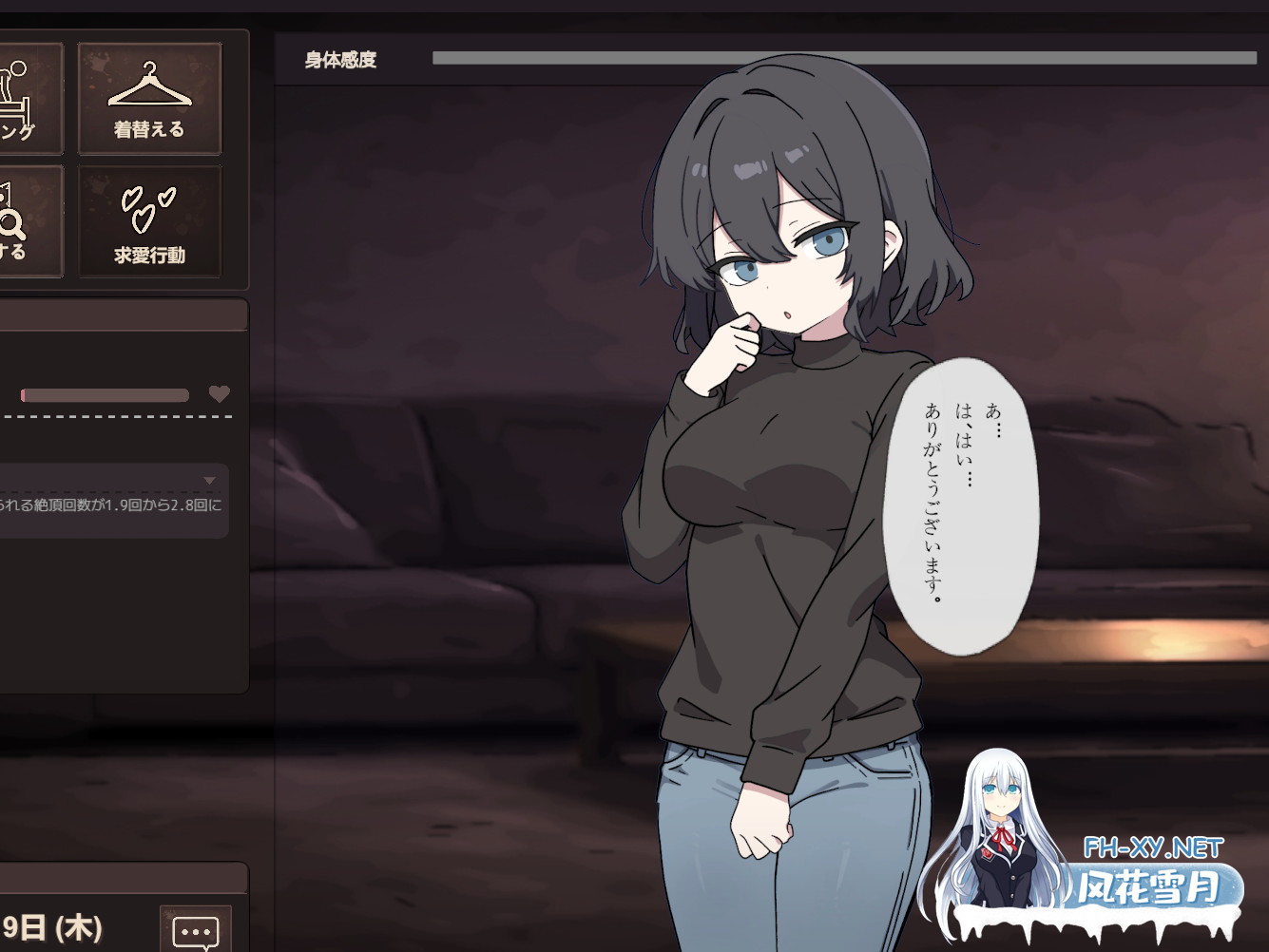Select the magnifying glass inspect action icon
This screenshot has width=1269, height=952.
(x=19, y=220)
